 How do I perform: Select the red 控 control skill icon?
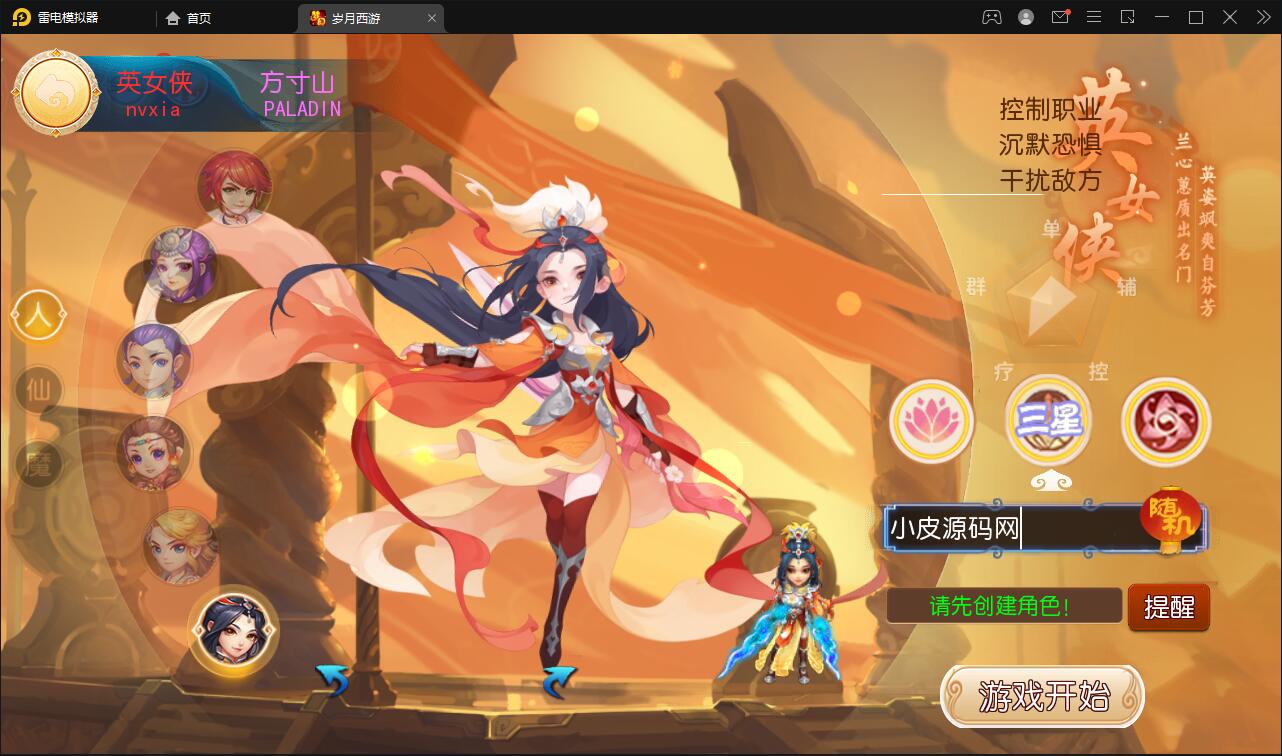click(1165, 421)
